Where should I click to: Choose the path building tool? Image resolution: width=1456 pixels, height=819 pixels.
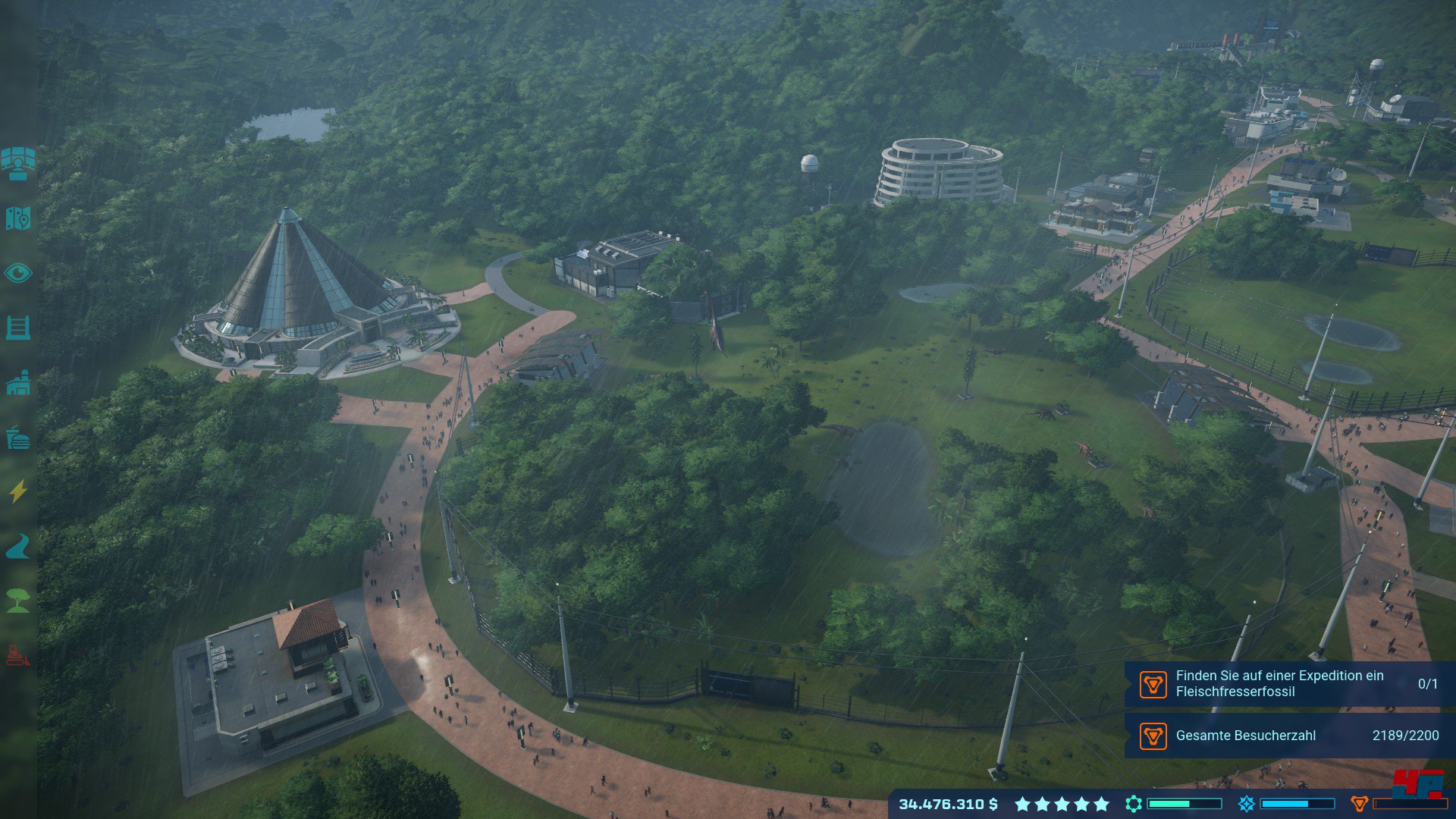(18, 546)
